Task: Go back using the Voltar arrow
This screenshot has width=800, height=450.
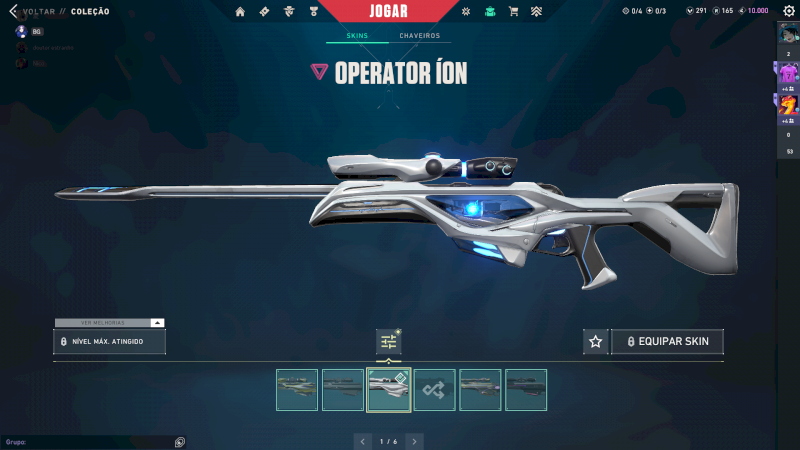Action: point(13,11)
